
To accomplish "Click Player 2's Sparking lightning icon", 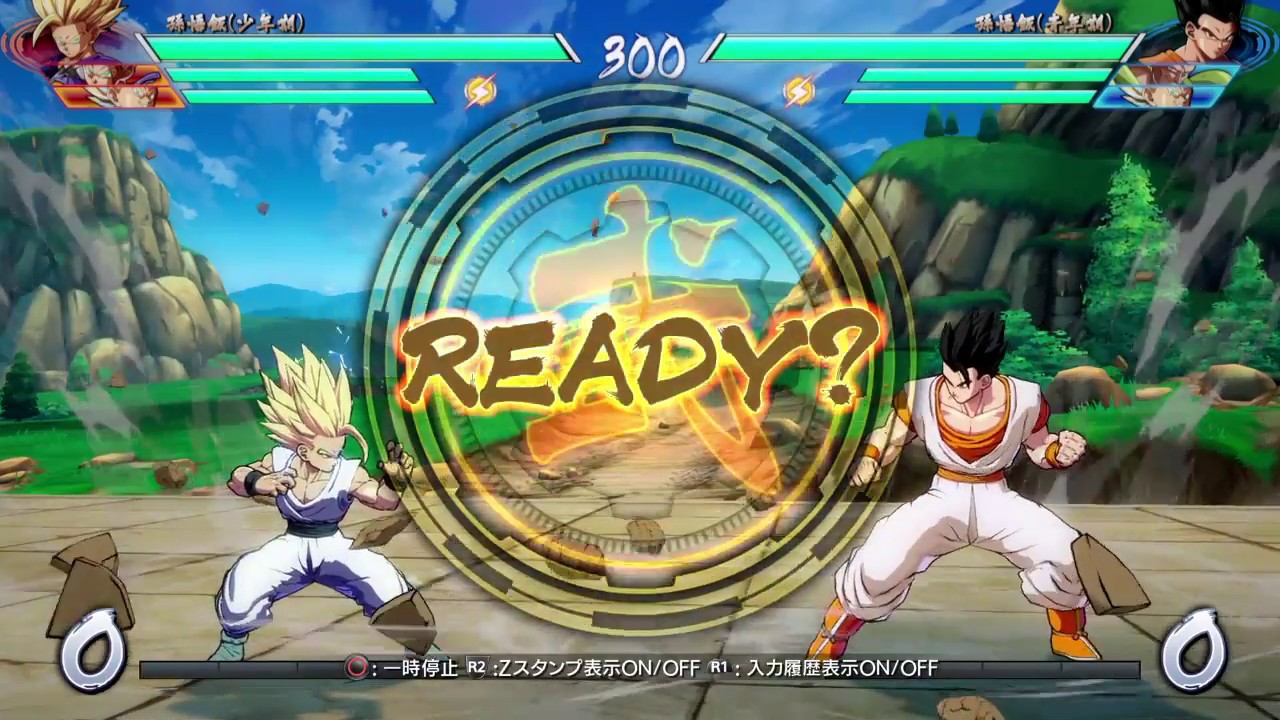I will tap(797, 90).
